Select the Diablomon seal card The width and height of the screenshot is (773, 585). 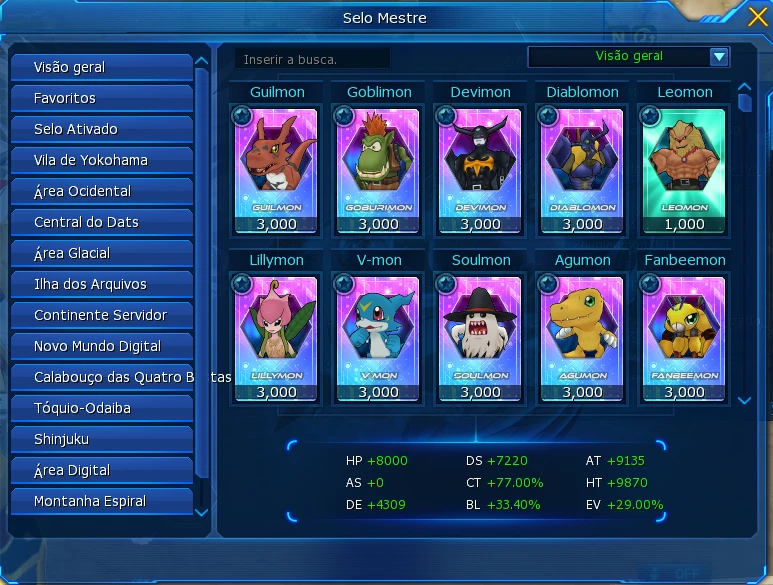pos(582,160)
